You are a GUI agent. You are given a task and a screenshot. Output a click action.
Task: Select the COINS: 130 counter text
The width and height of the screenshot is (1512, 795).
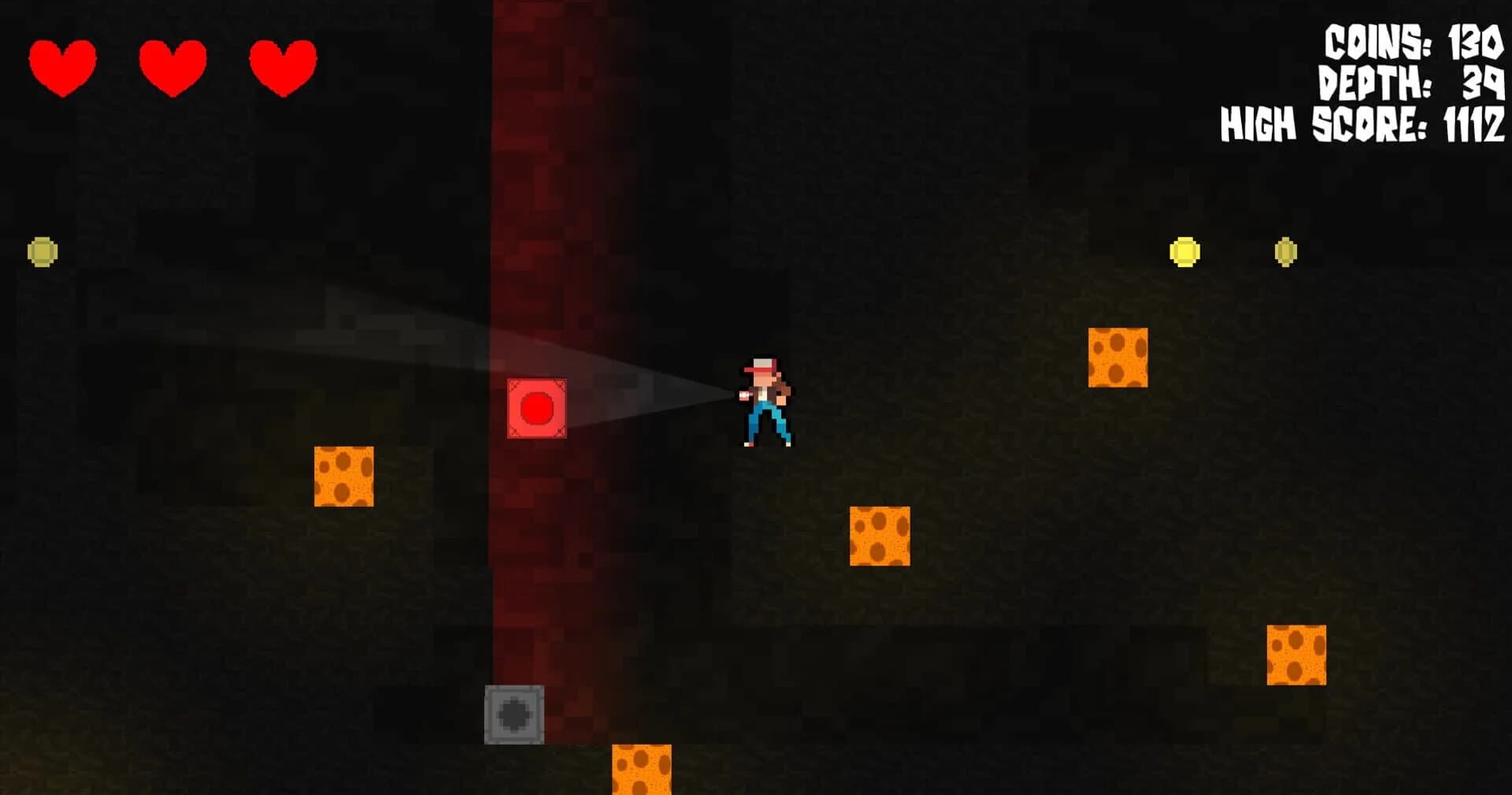pos(1414,41)
